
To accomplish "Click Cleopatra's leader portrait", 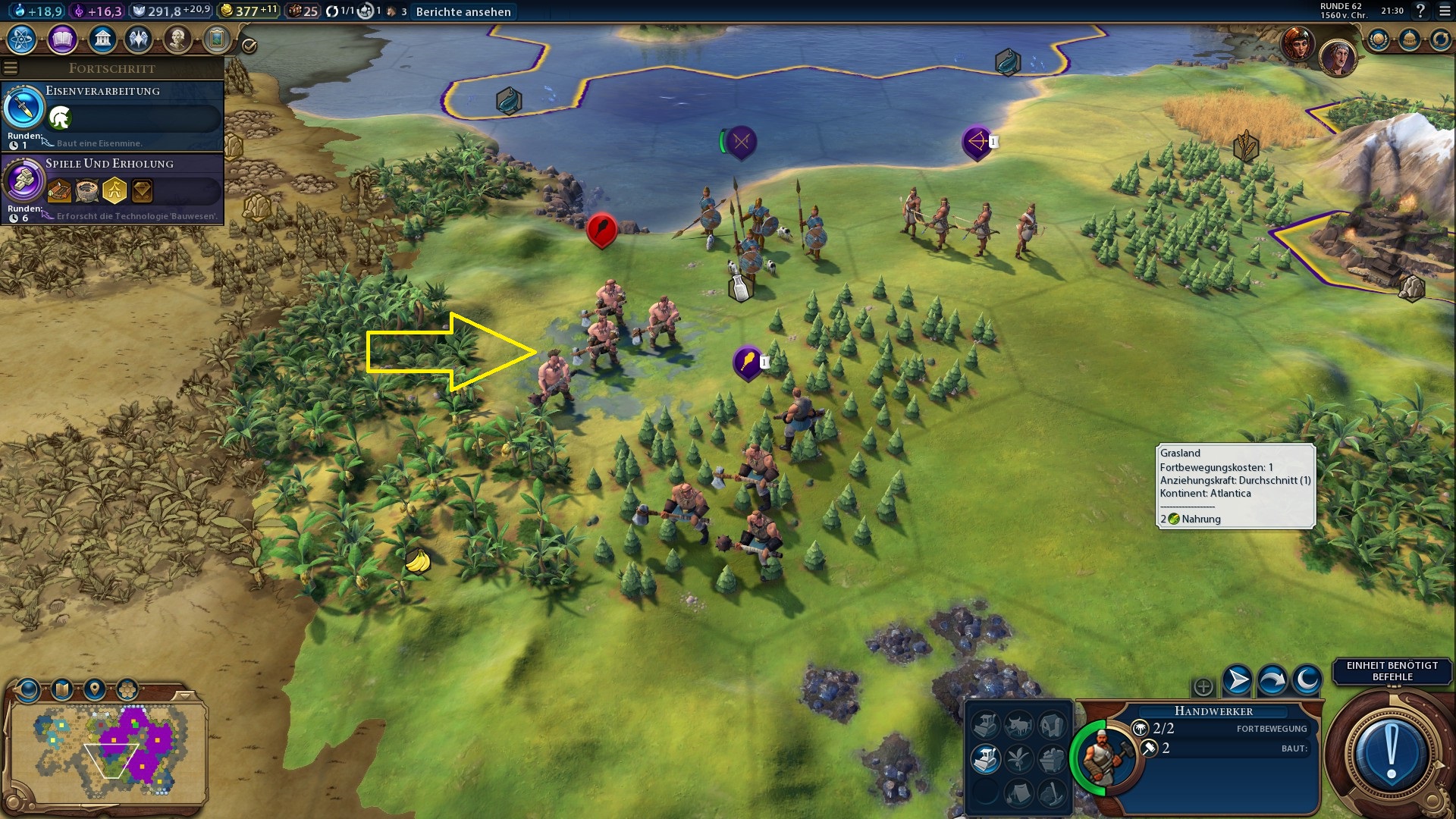I will coord(1298,43).
